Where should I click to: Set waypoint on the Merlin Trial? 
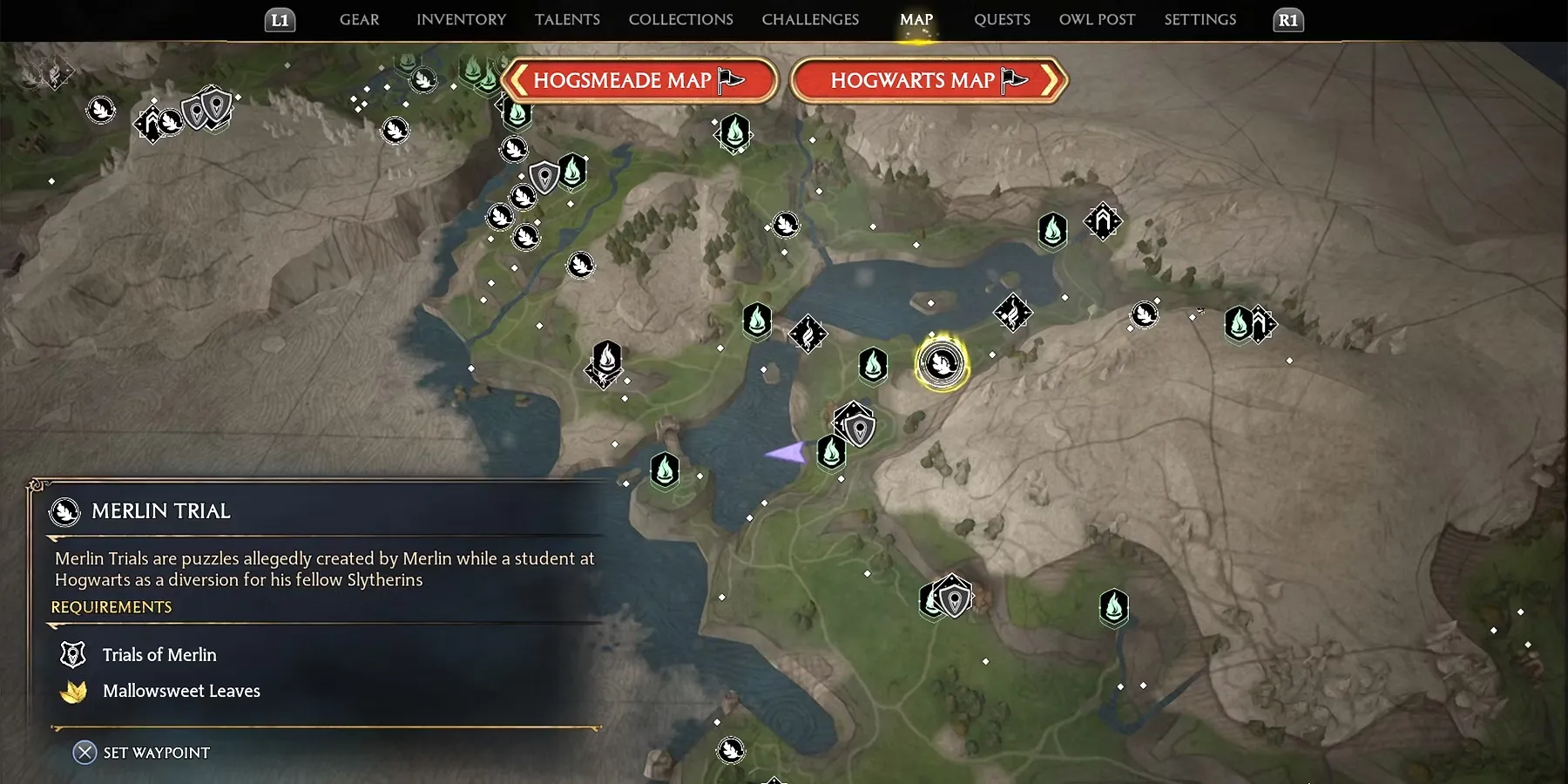(142, 753)
